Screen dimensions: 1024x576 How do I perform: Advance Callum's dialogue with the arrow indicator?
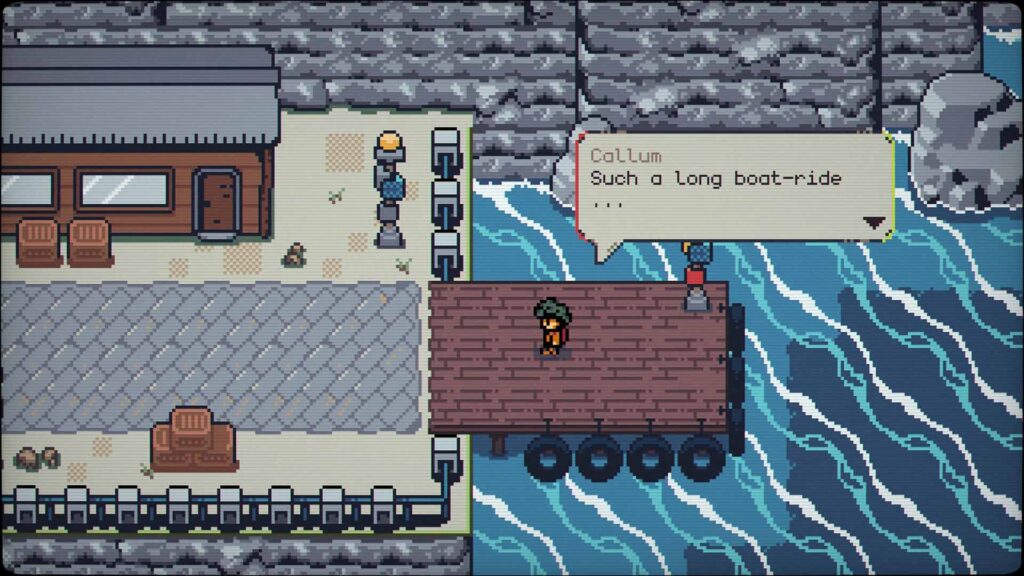tap(875, 223)
